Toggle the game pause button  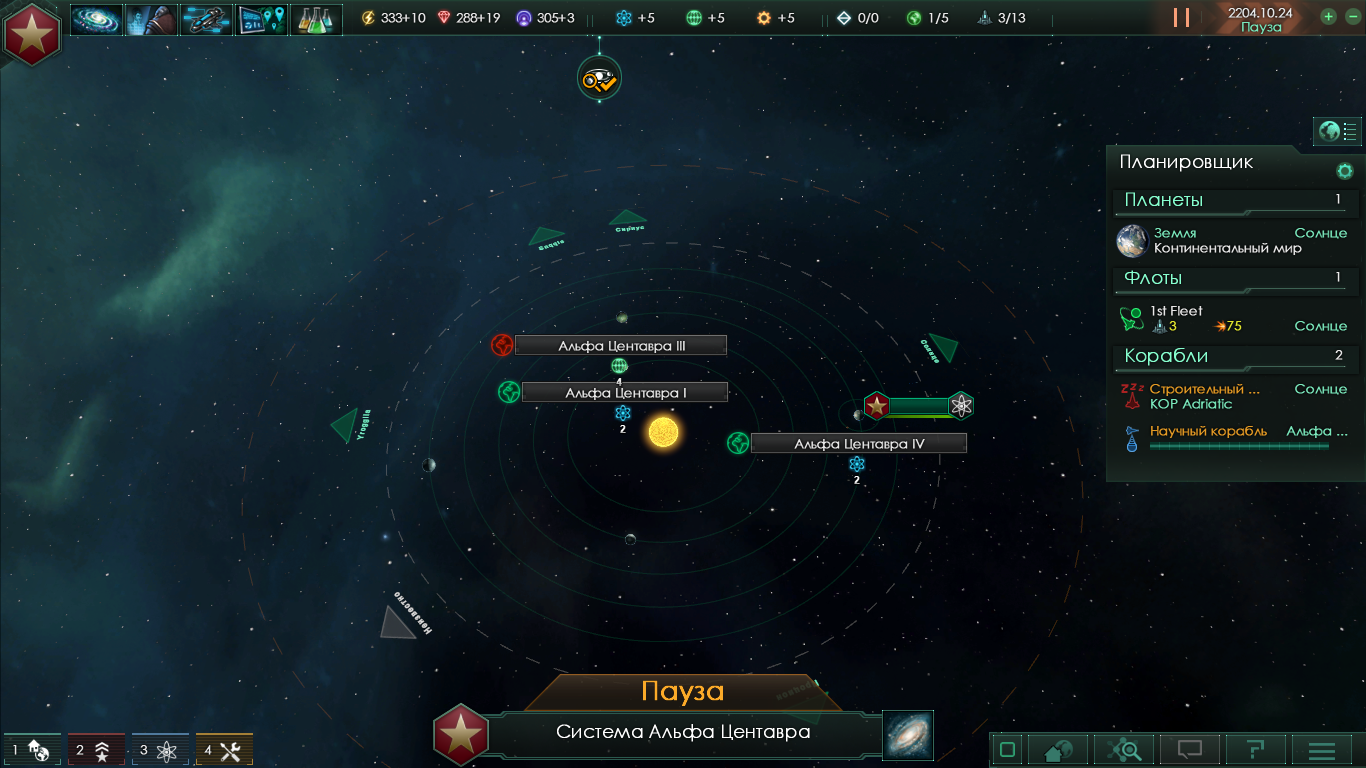coord(1181,17)
